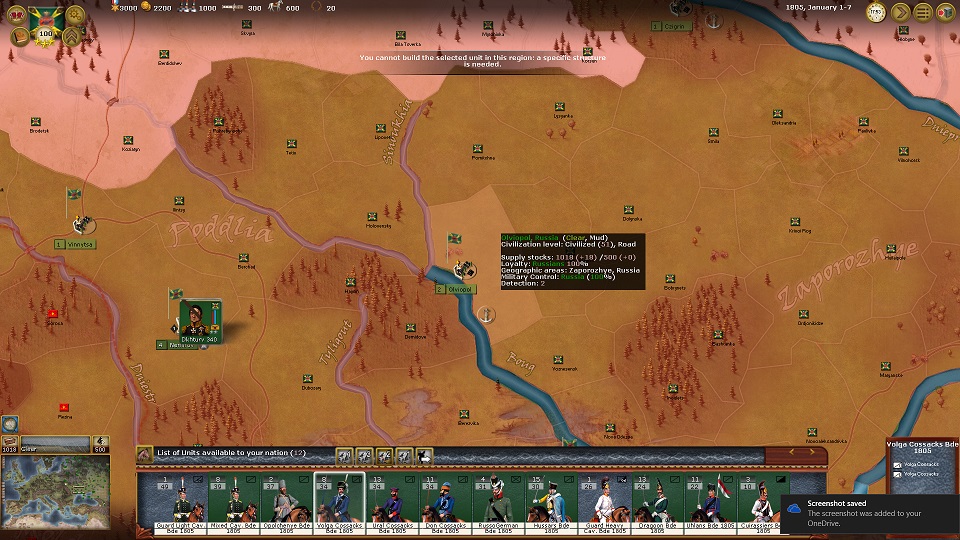Open the crown button beside the flag

19,17
